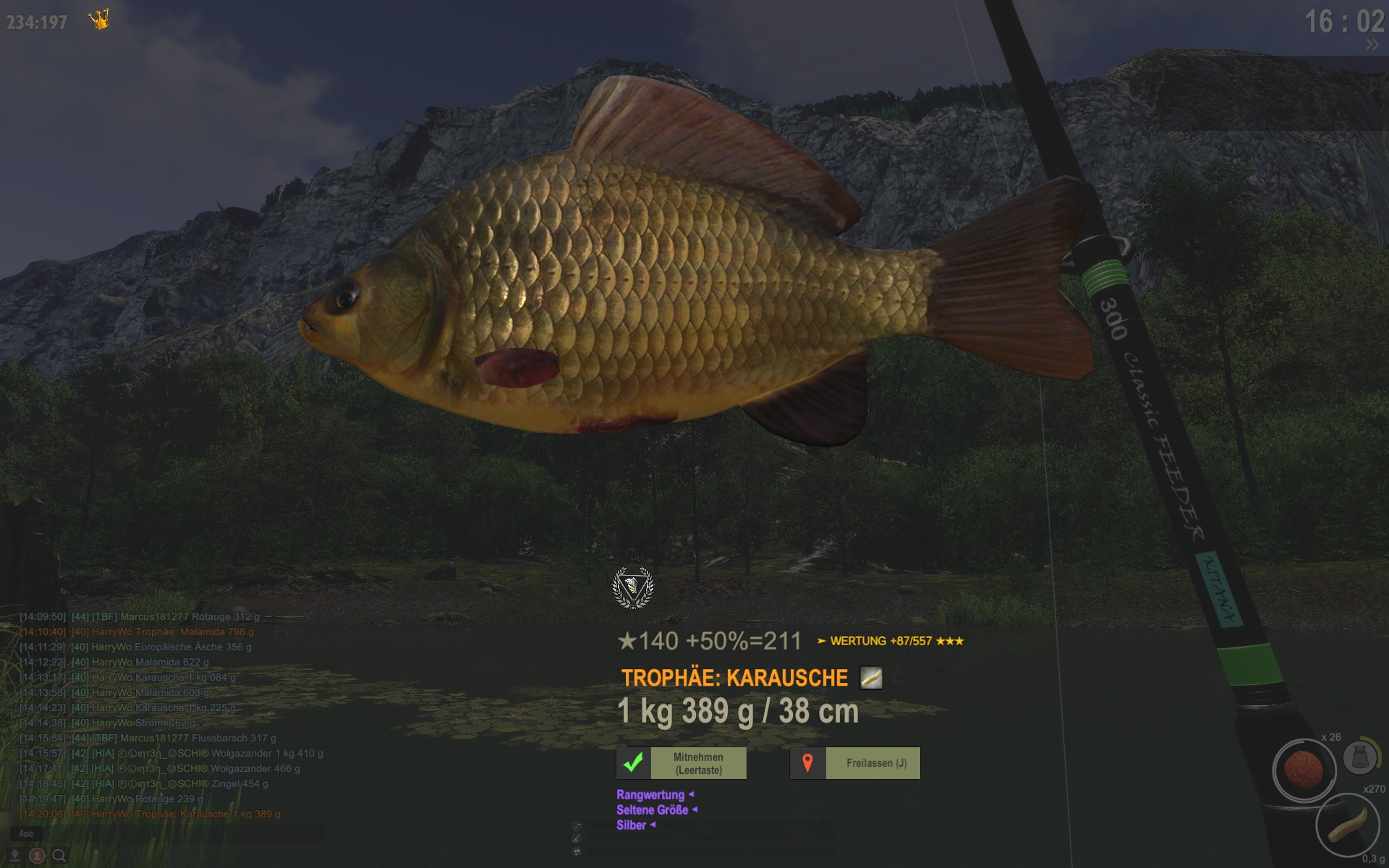
Task: Click the bait icon beside the Karausche title
Action: (871, 678)
